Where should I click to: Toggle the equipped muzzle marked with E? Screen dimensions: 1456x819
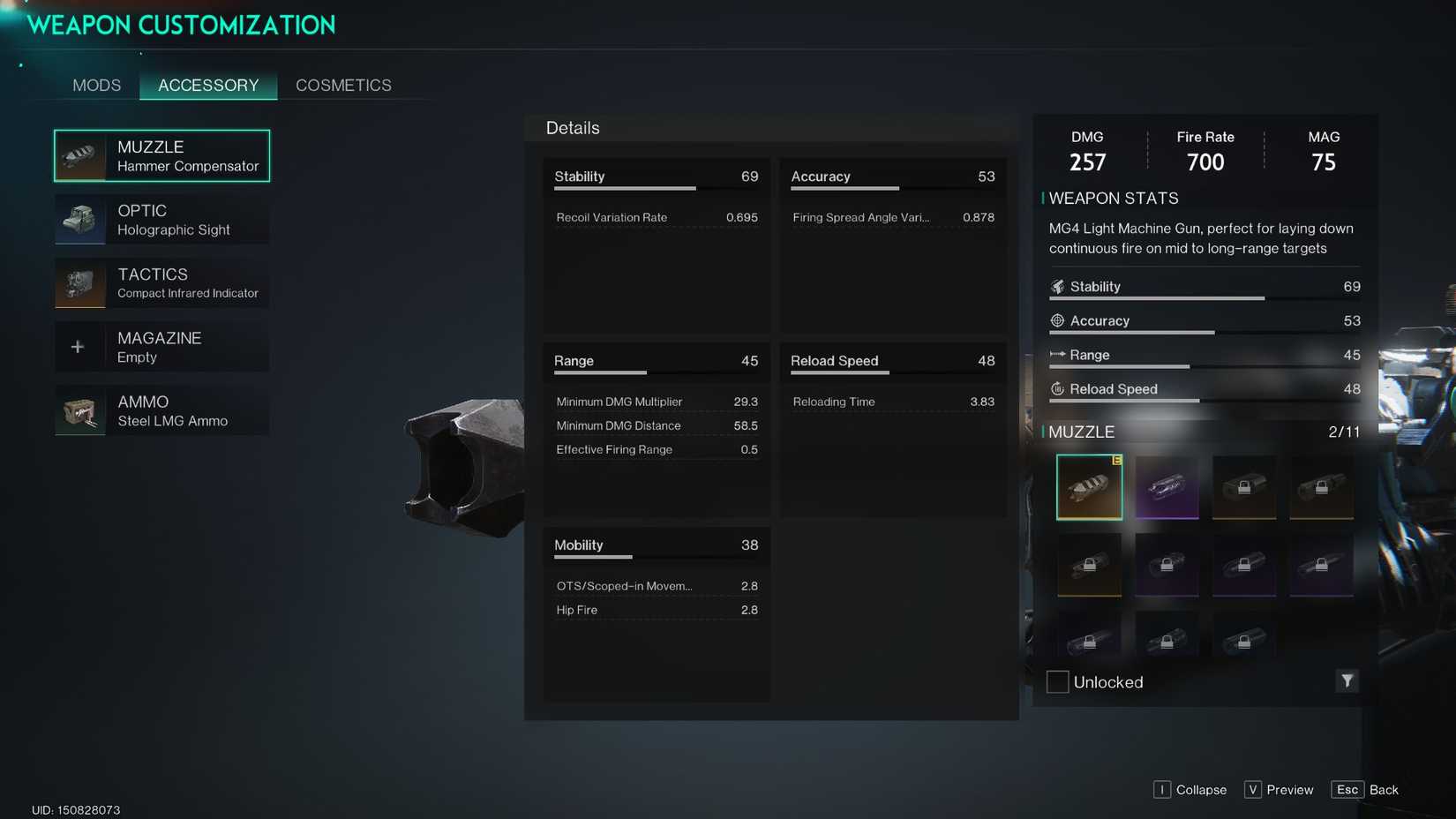[x=1089, y=486]
